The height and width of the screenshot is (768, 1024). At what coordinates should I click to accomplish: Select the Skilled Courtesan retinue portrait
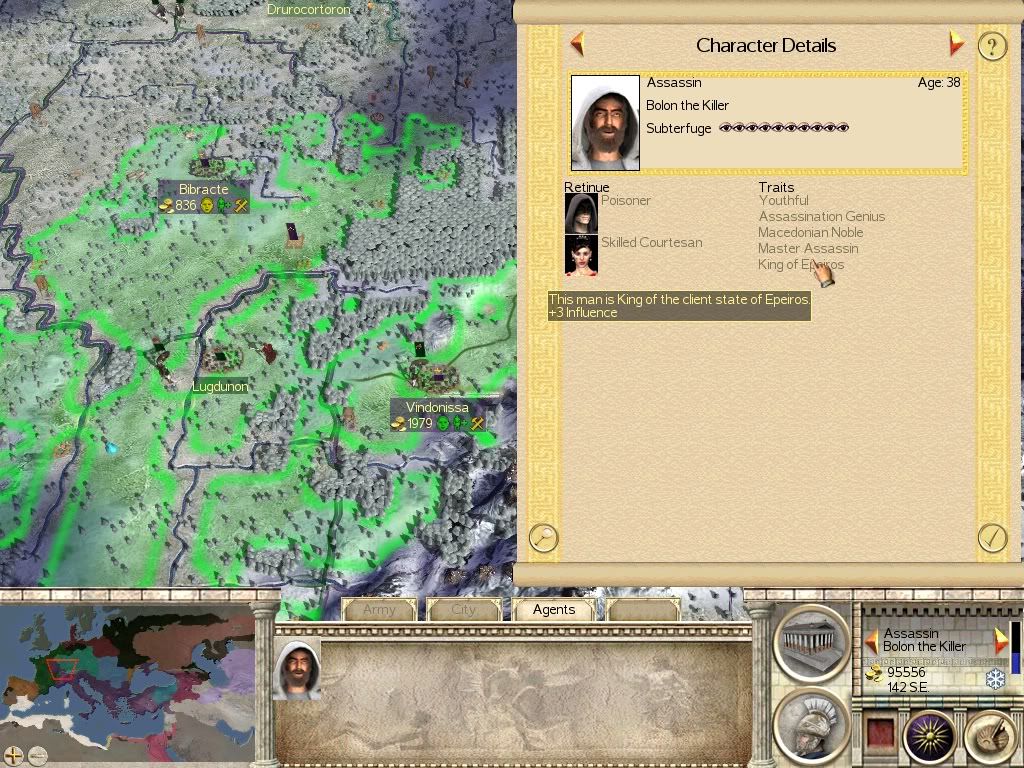point(581,254)
